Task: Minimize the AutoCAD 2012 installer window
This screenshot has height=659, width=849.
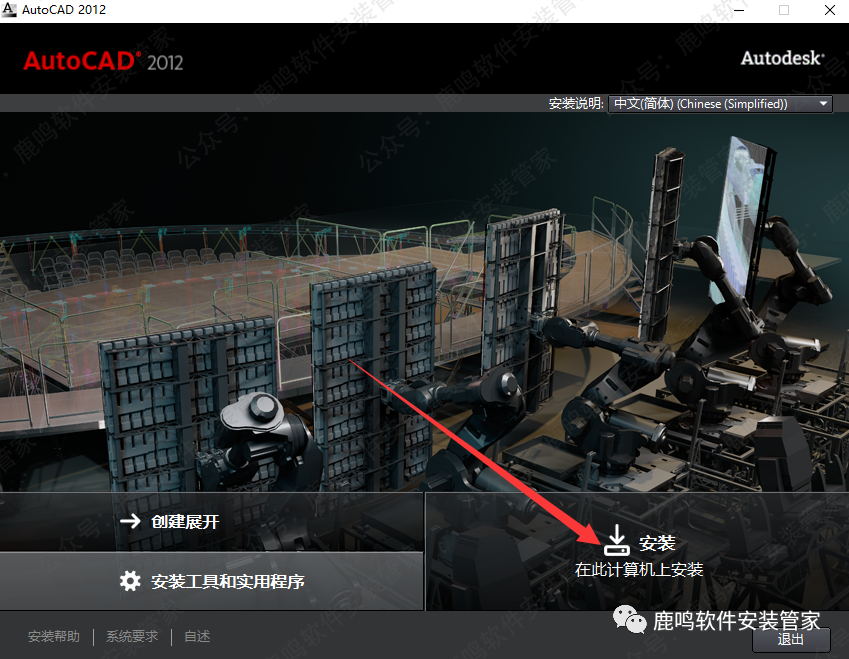Action: coord(738,10)
